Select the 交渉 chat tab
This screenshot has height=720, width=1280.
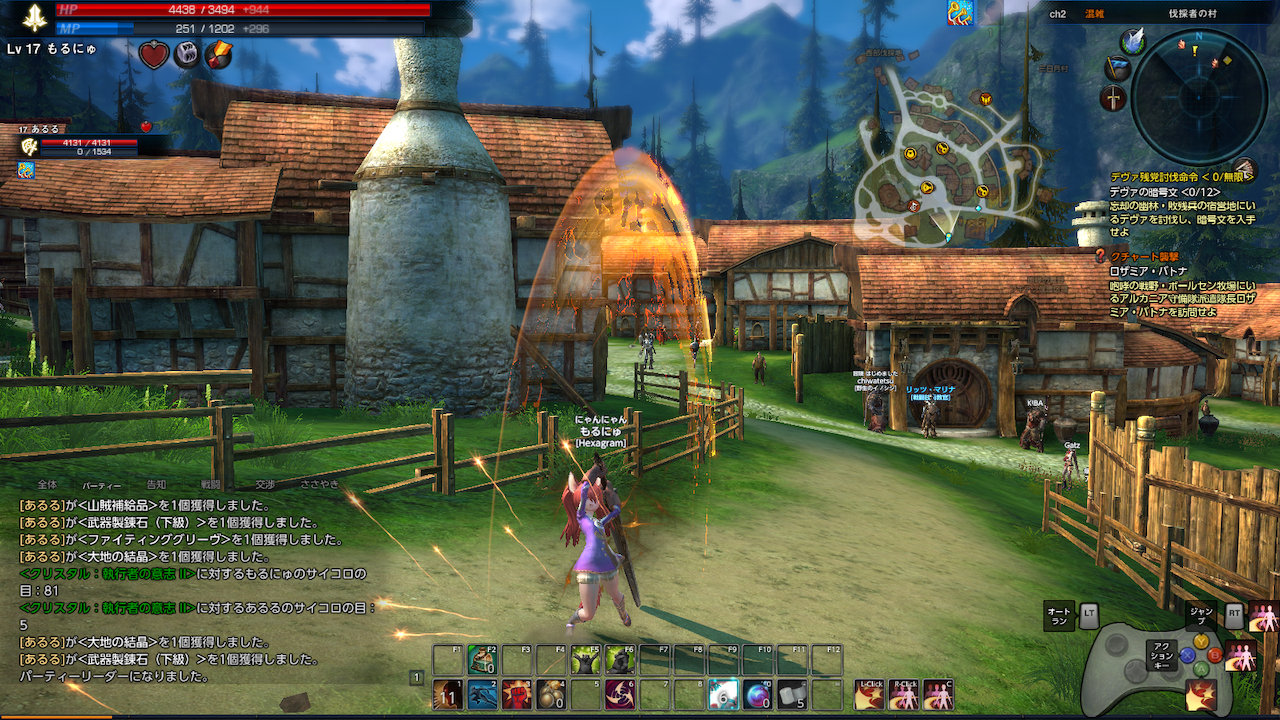(x=264, y=484)
